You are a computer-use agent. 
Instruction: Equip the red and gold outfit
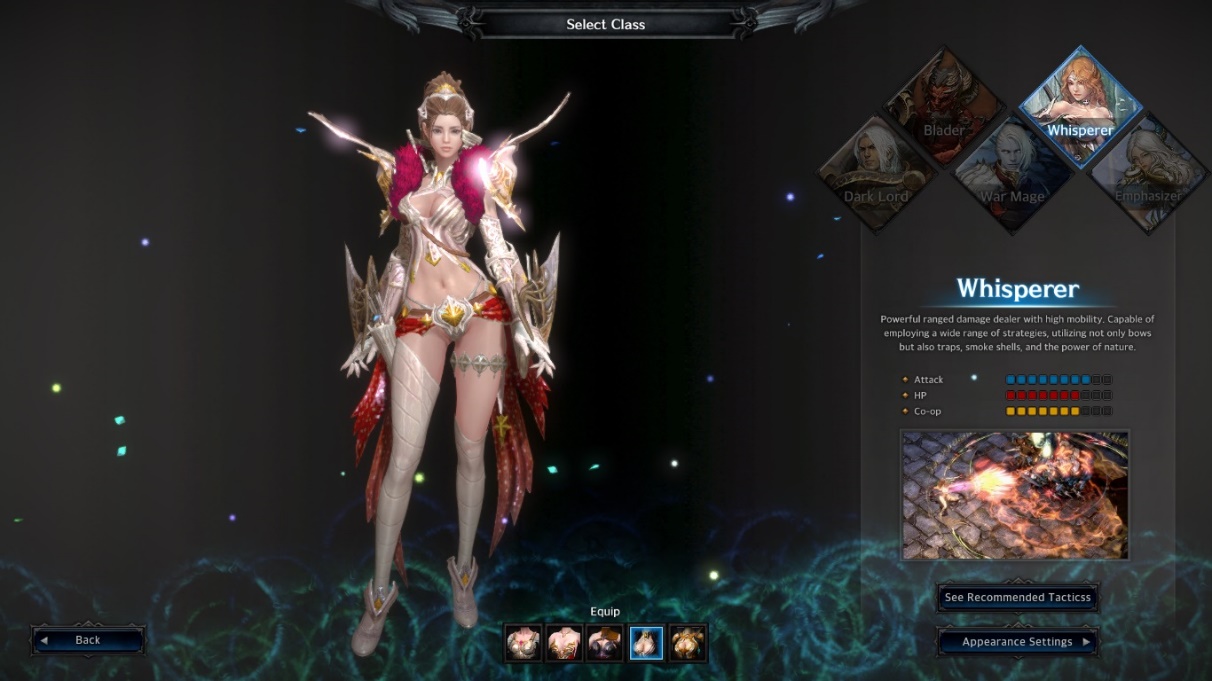(564, 643)
